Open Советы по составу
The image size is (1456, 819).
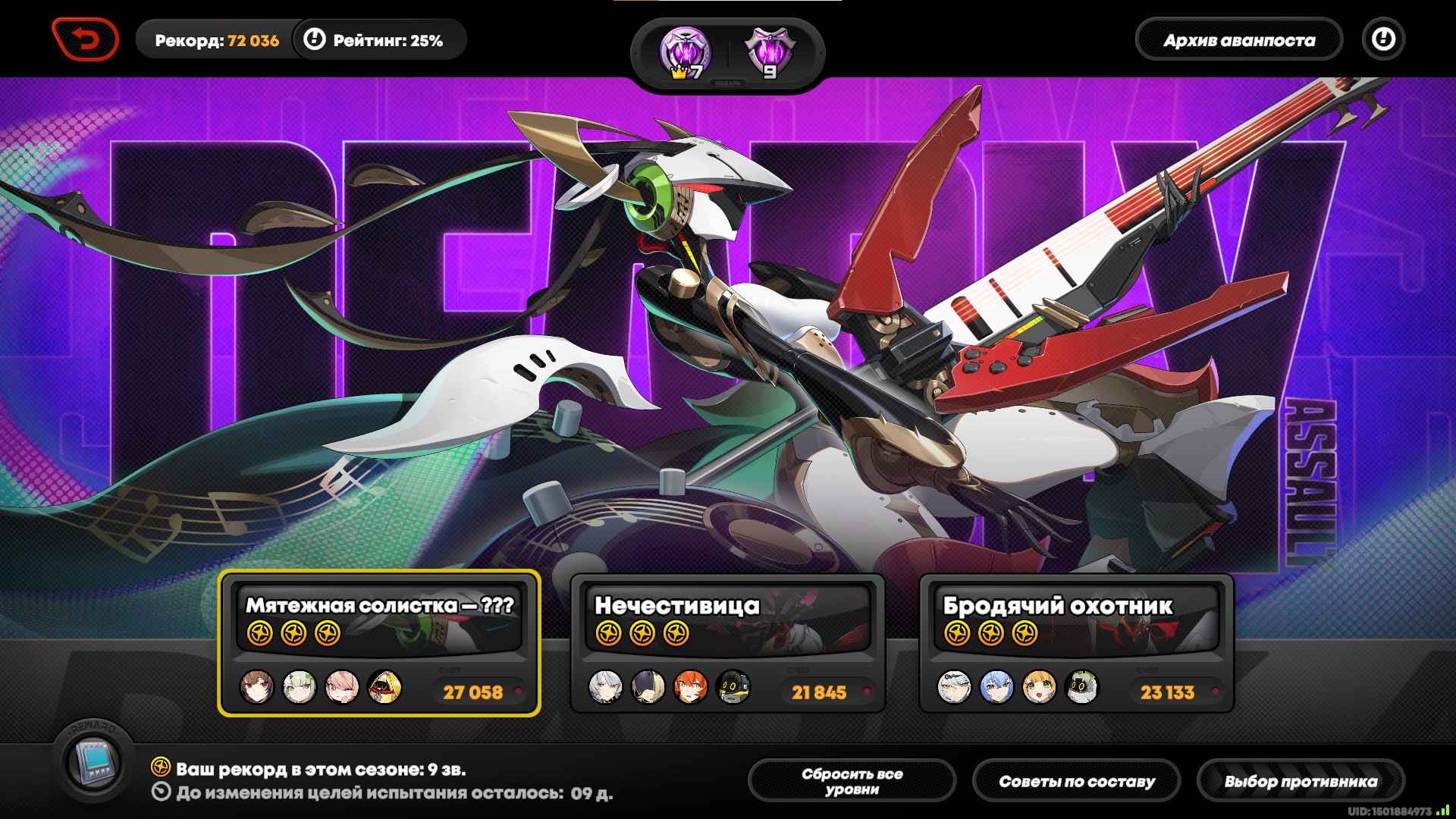(x=1076, y=781)
